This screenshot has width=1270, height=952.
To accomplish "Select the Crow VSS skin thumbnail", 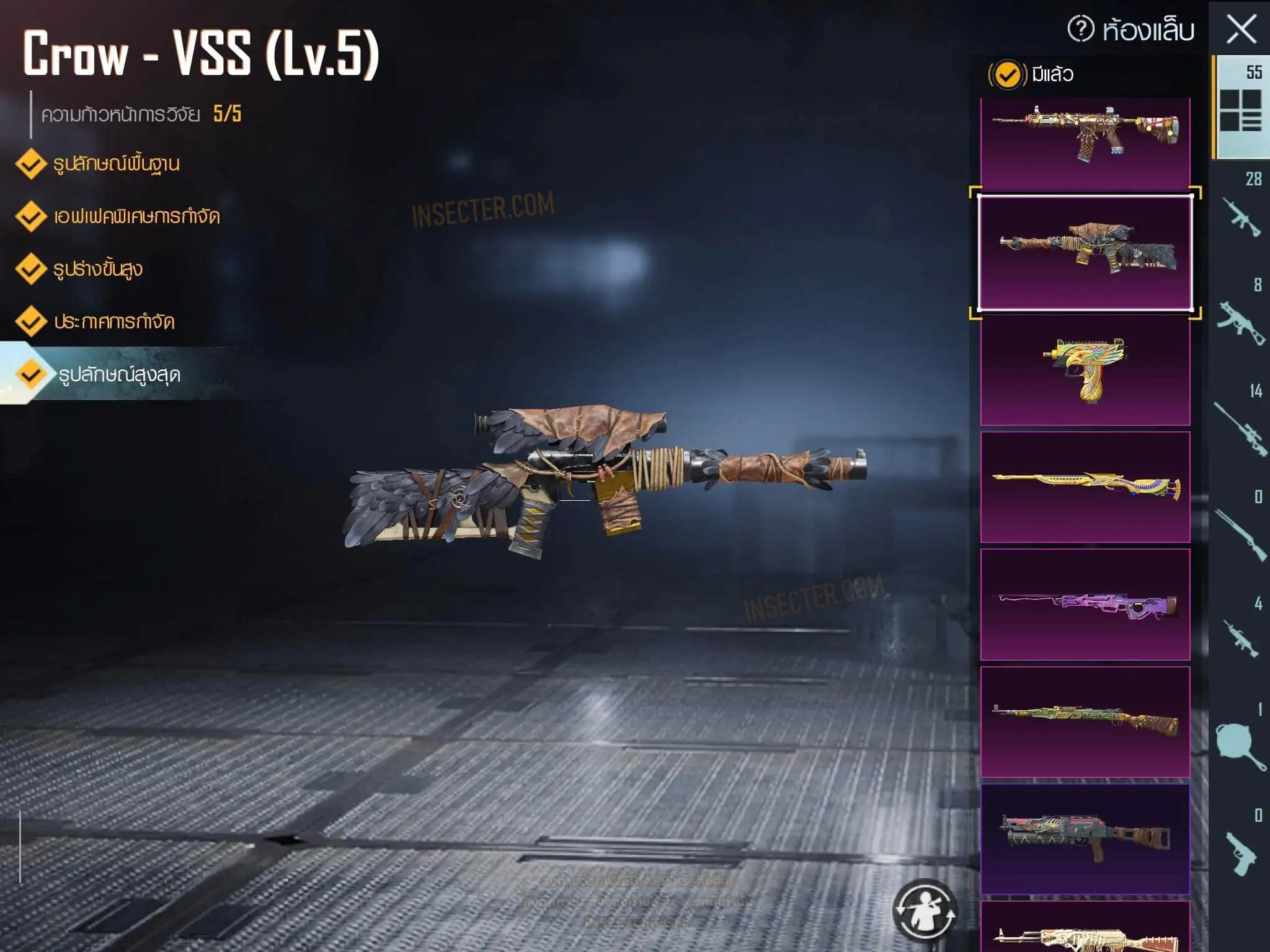I will click(1085, 253).
